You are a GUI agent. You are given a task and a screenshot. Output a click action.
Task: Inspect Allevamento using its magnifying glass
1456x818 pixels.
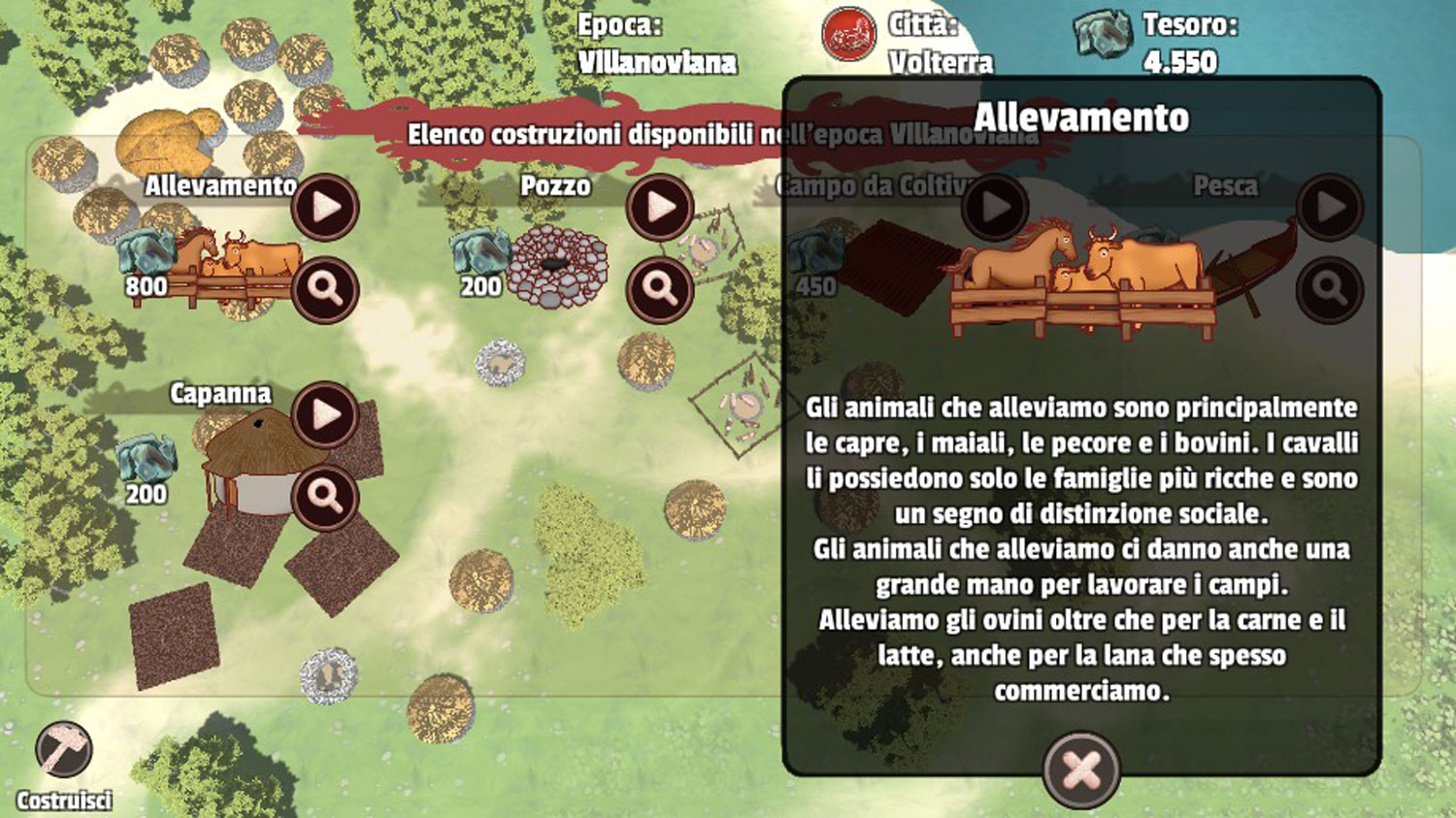[325, 289]
